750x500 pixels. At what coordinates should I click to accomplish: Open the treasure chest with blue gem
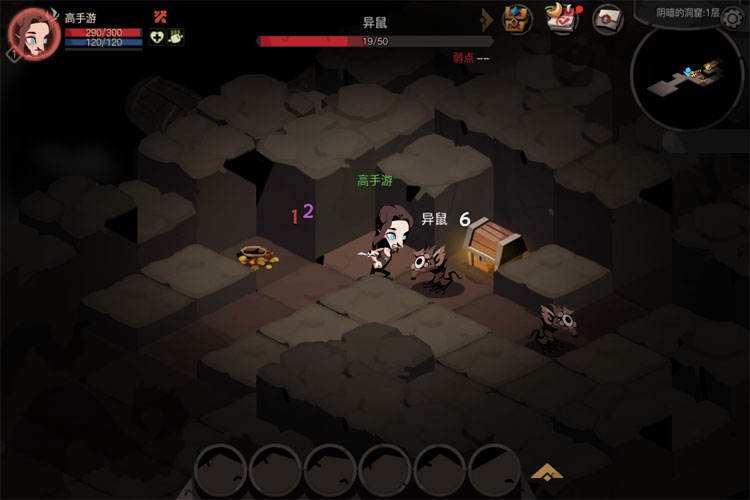pos(517,19)
